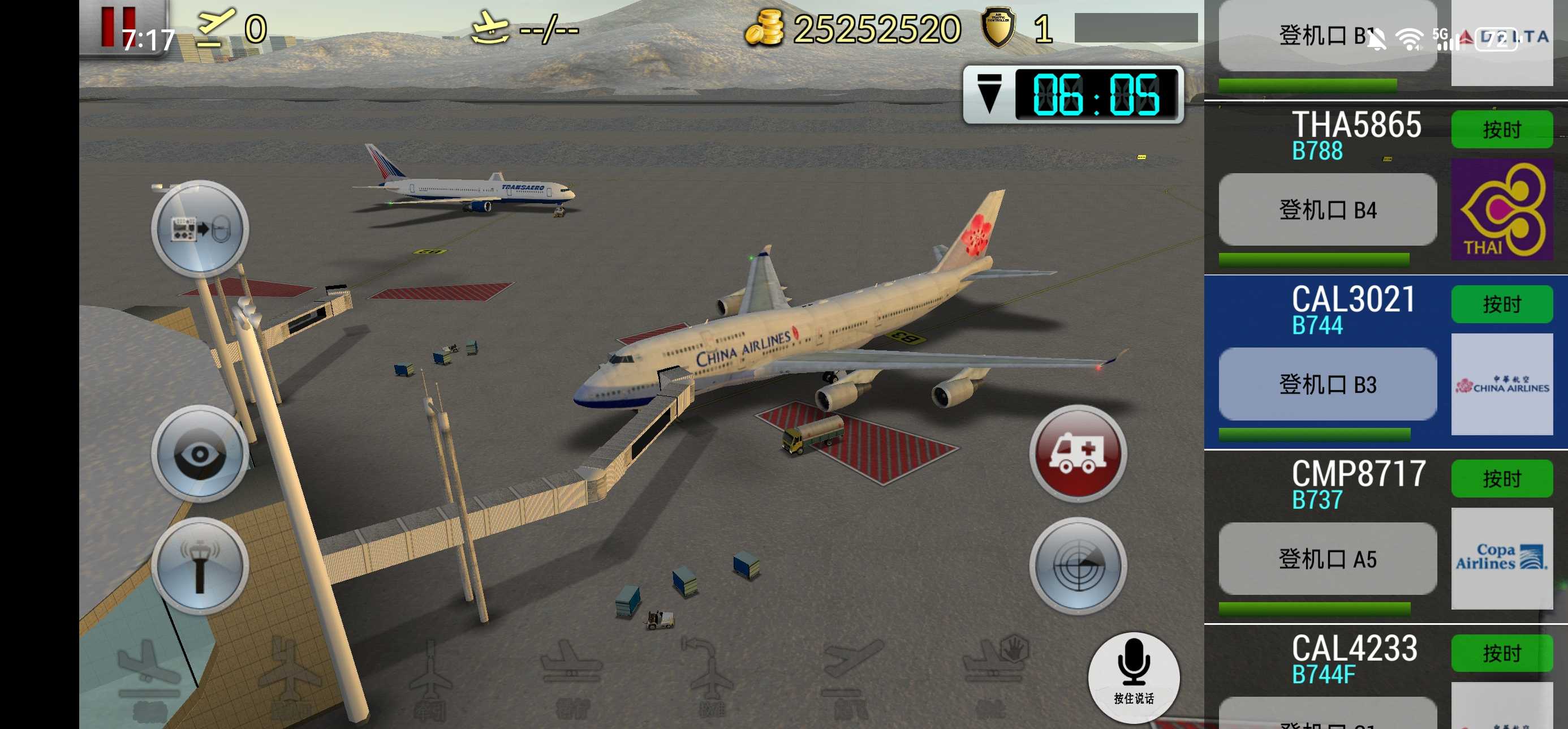Toggle the eye camera view button
The image size is (1568, 729).
pyautogui.click(x=200, y=454)
